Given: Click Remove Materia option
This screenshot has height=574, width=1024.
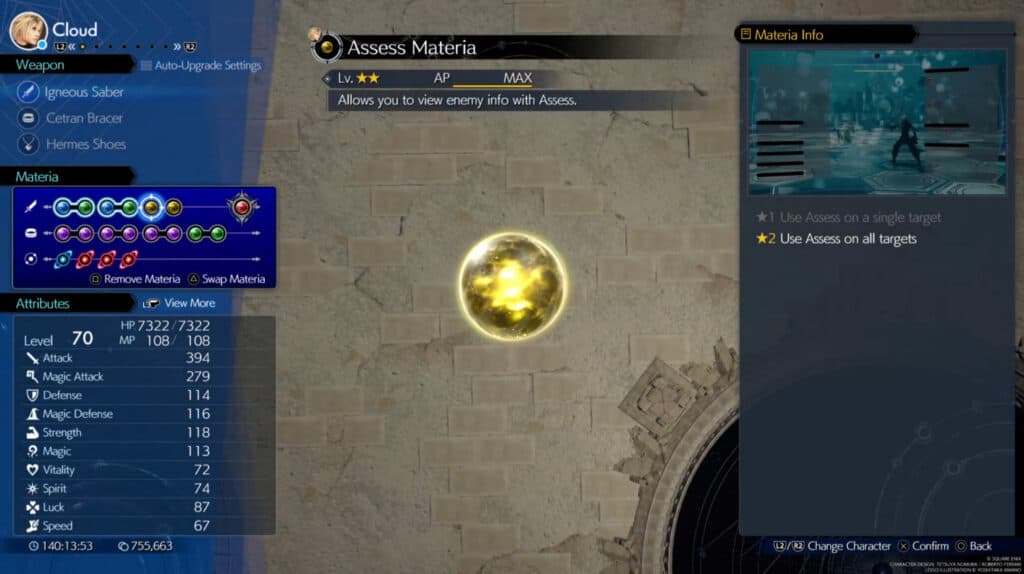Looking at the screenshot, I should (142, 279).
